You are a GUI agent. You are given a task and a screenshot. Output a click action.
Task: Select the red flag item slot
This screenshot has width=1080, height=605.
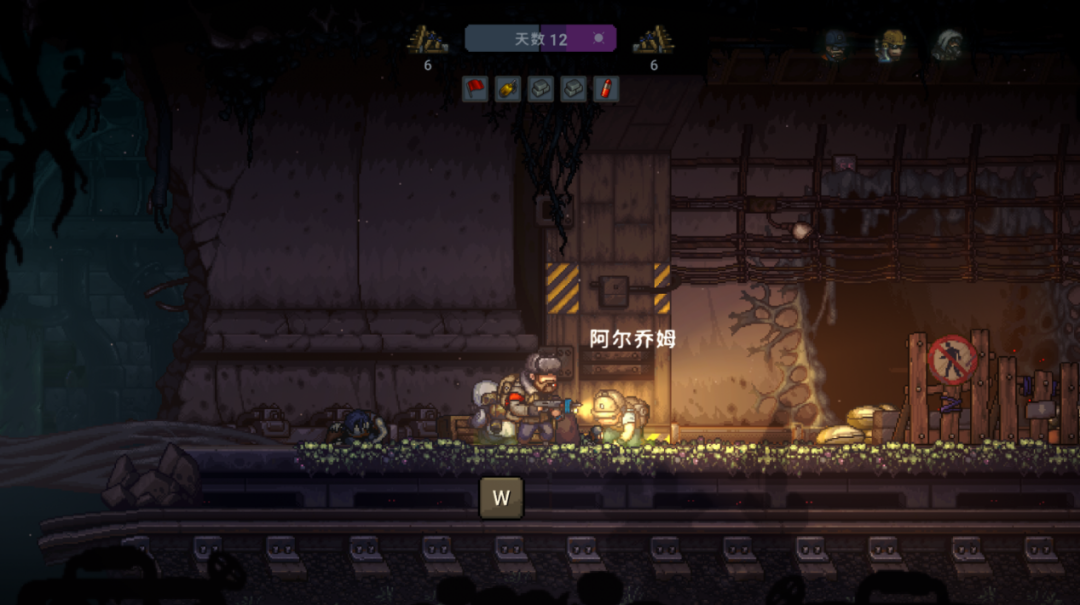pyautogui.click(x=475, y=89)
